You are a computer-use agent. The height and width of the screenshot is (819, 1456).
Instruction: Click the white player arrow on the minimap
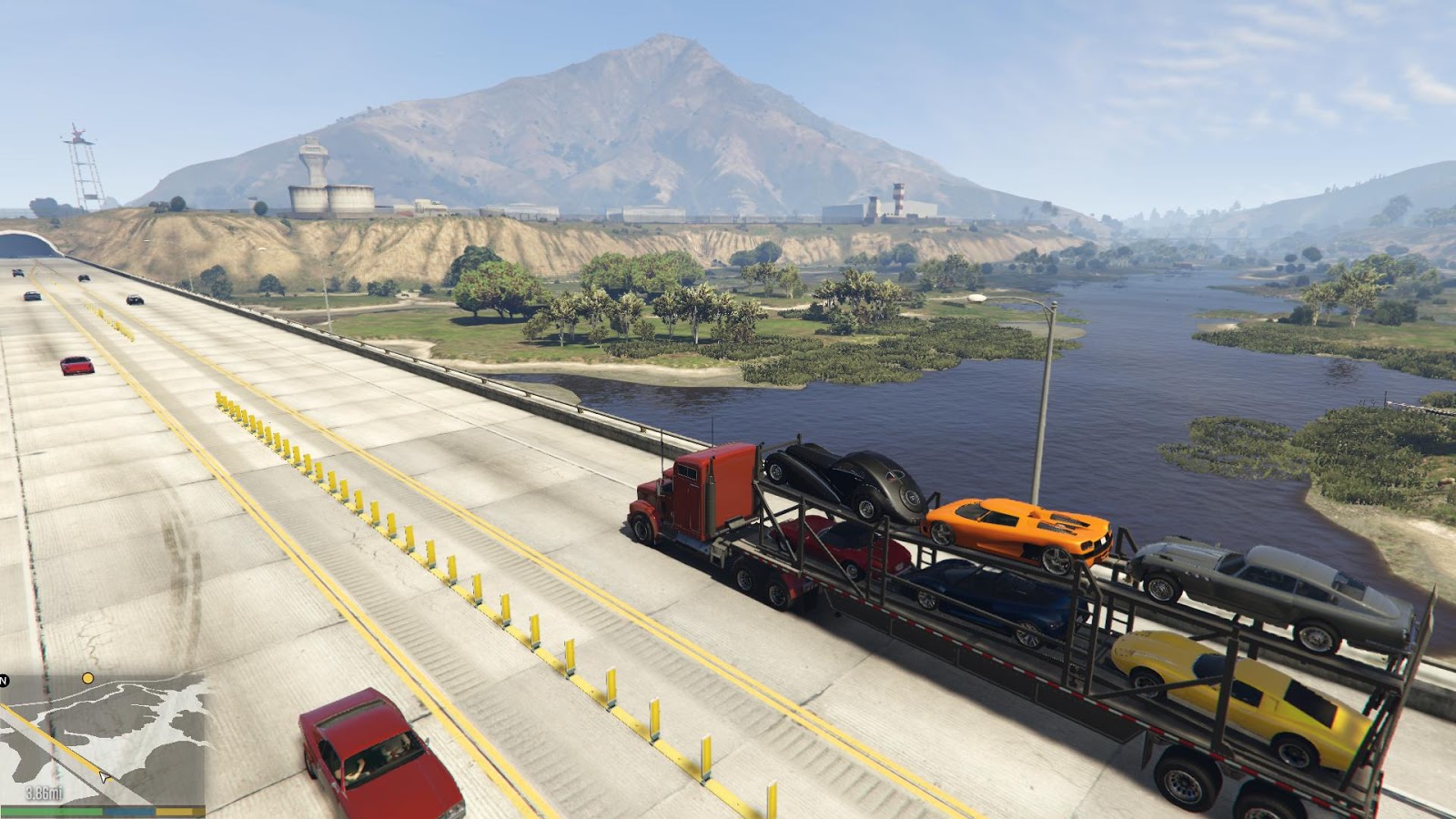coord(106,777)
